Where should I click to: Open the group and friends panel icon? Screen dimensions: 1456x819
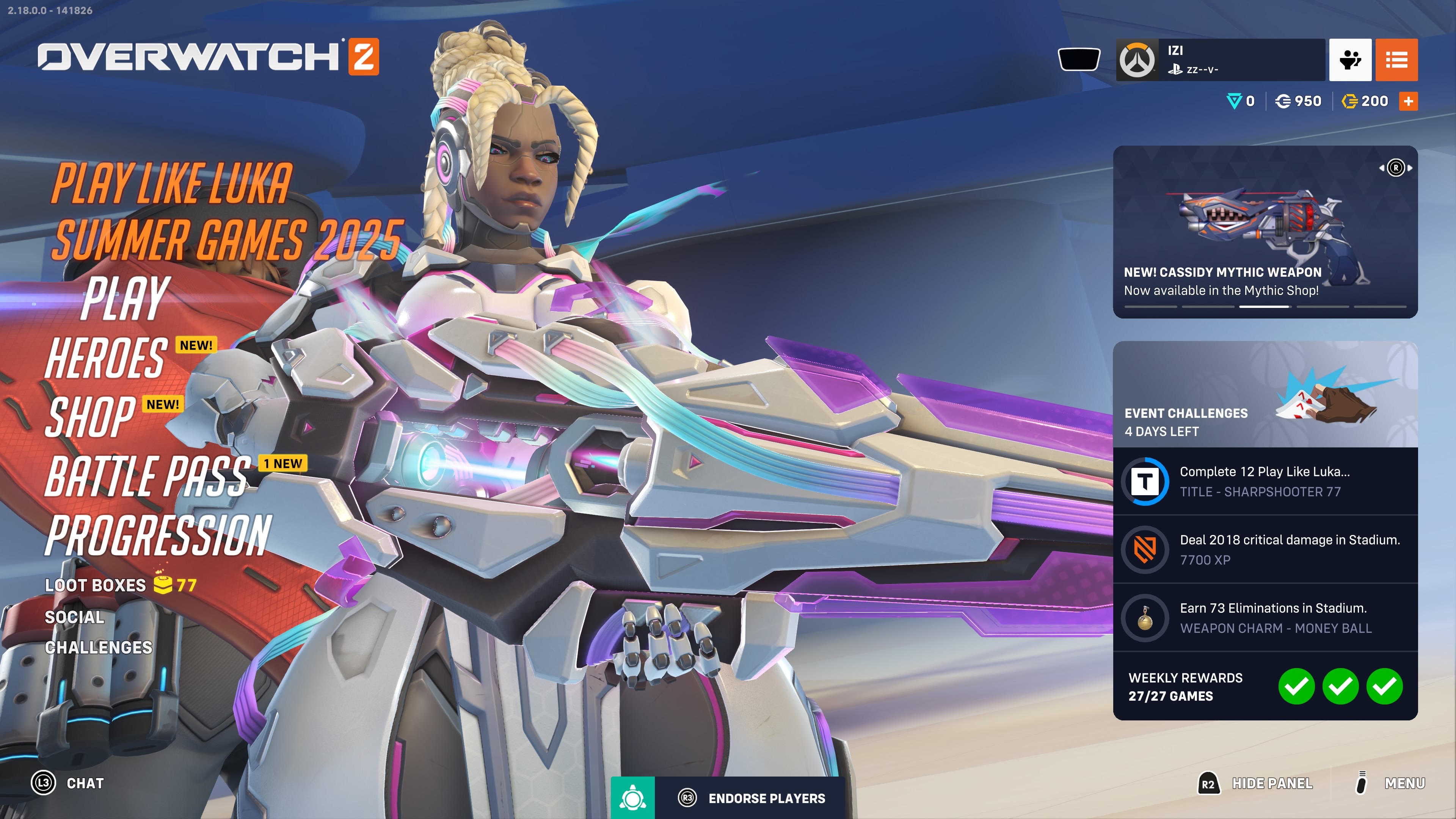click(x=1350, y=60)
